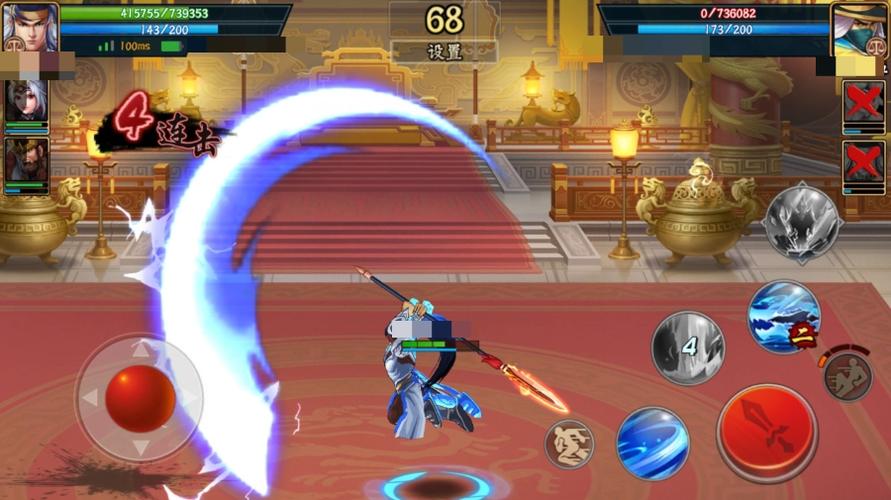This screenshot has width=891, height=500.
Task: Switch to the white-haired teammate portrait
Action: [25, 102]
